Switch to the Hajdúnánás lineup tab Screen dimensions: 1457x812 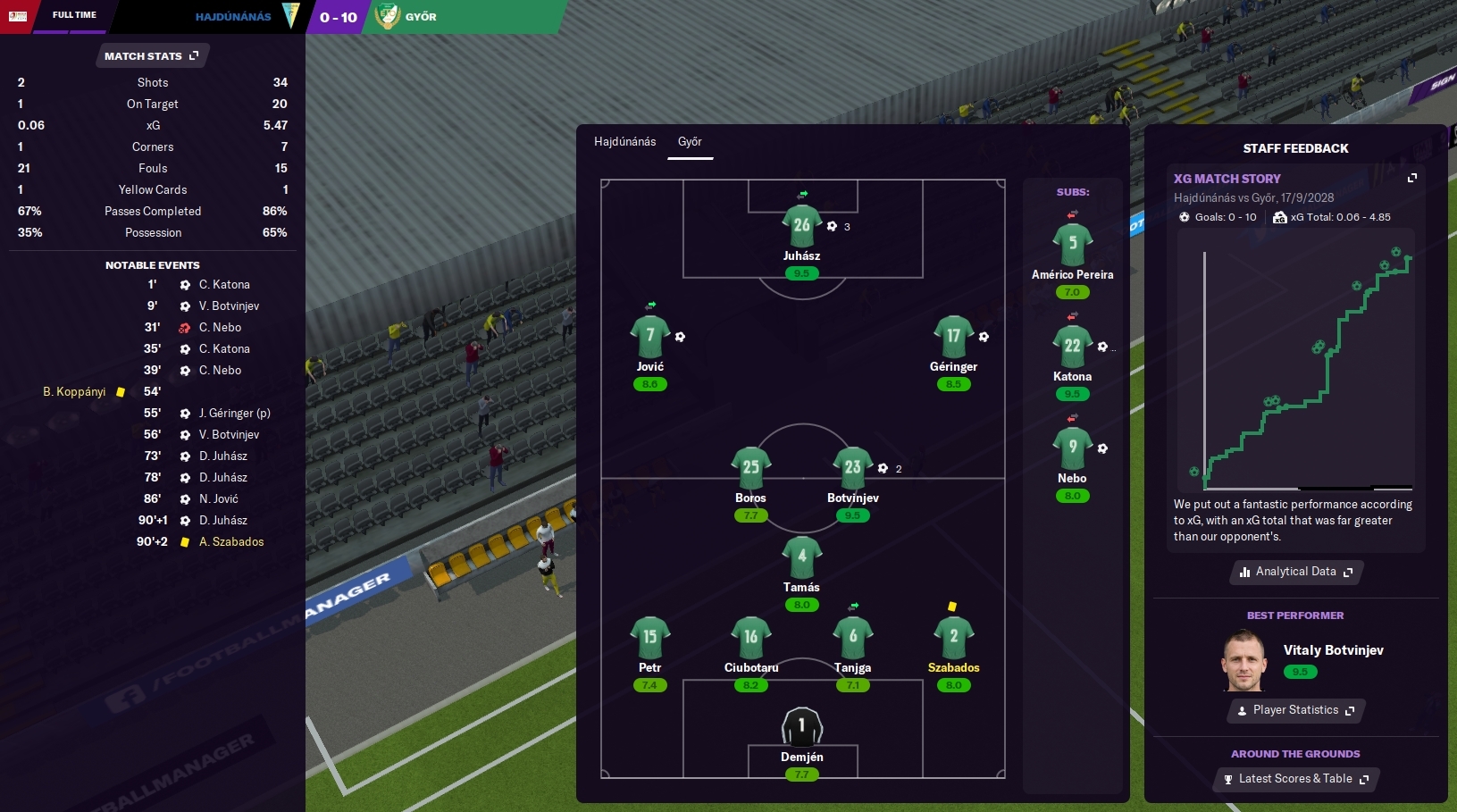click(x=624, y=142)
